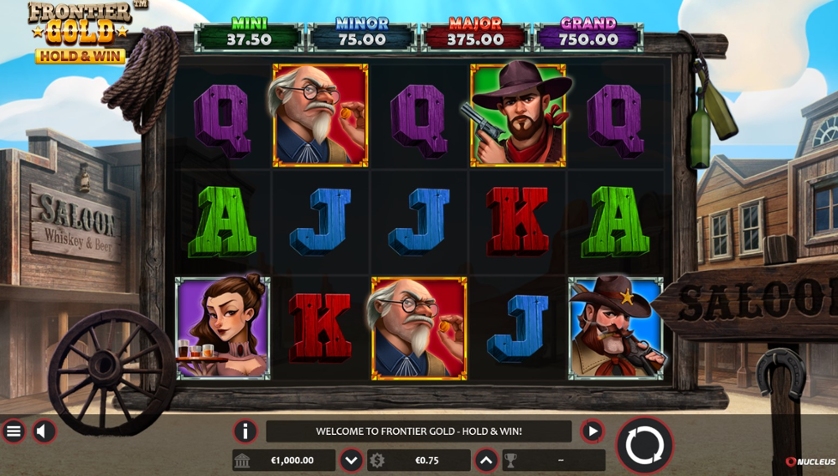Image resolution: width=838 pixels, height=476 pixels.
Task: Spin the reels with the circular button
Action: (x=645, y=444)
